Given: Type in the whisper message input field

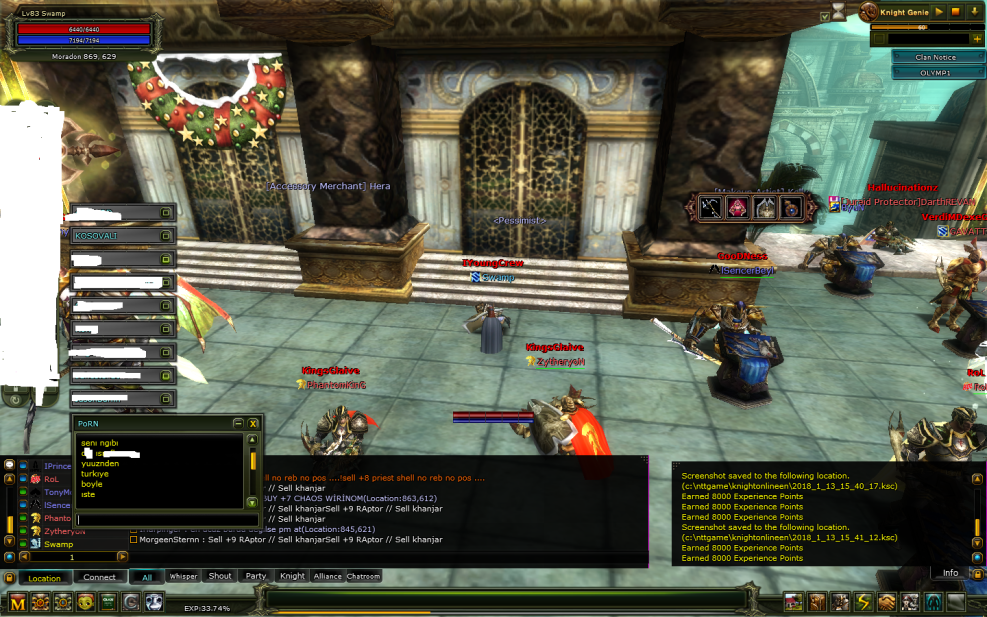Looking at the screenshot, I should click(160, 519).
